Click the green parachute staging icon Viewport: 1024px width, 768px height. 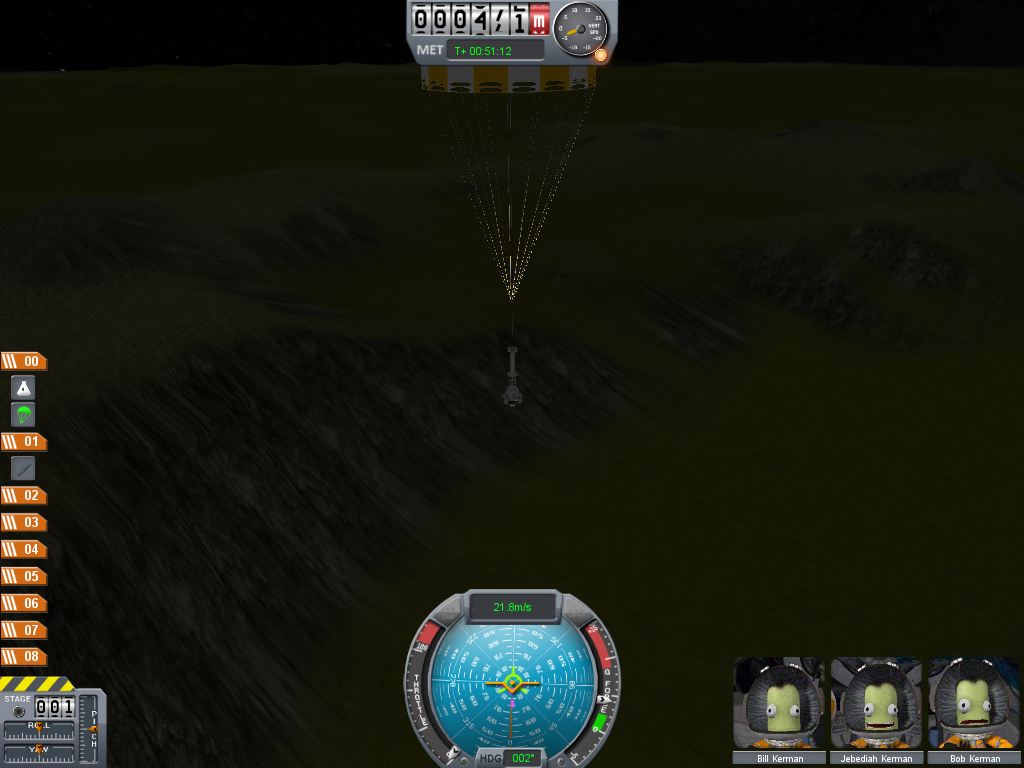click(x=24, y=414)
